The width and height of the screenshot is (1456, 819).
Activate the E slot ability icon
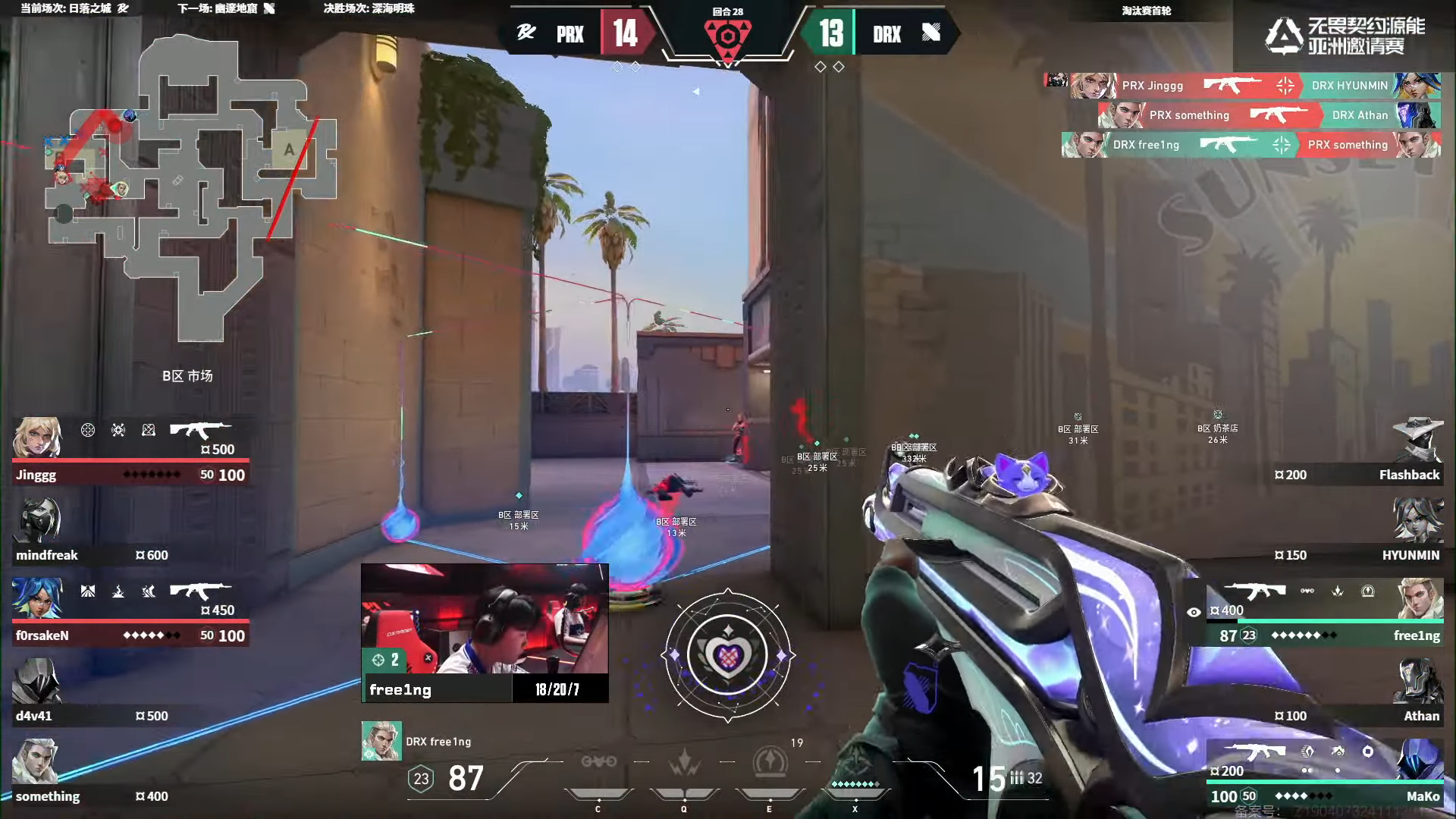pyautogui.click(x=770, y=762)
